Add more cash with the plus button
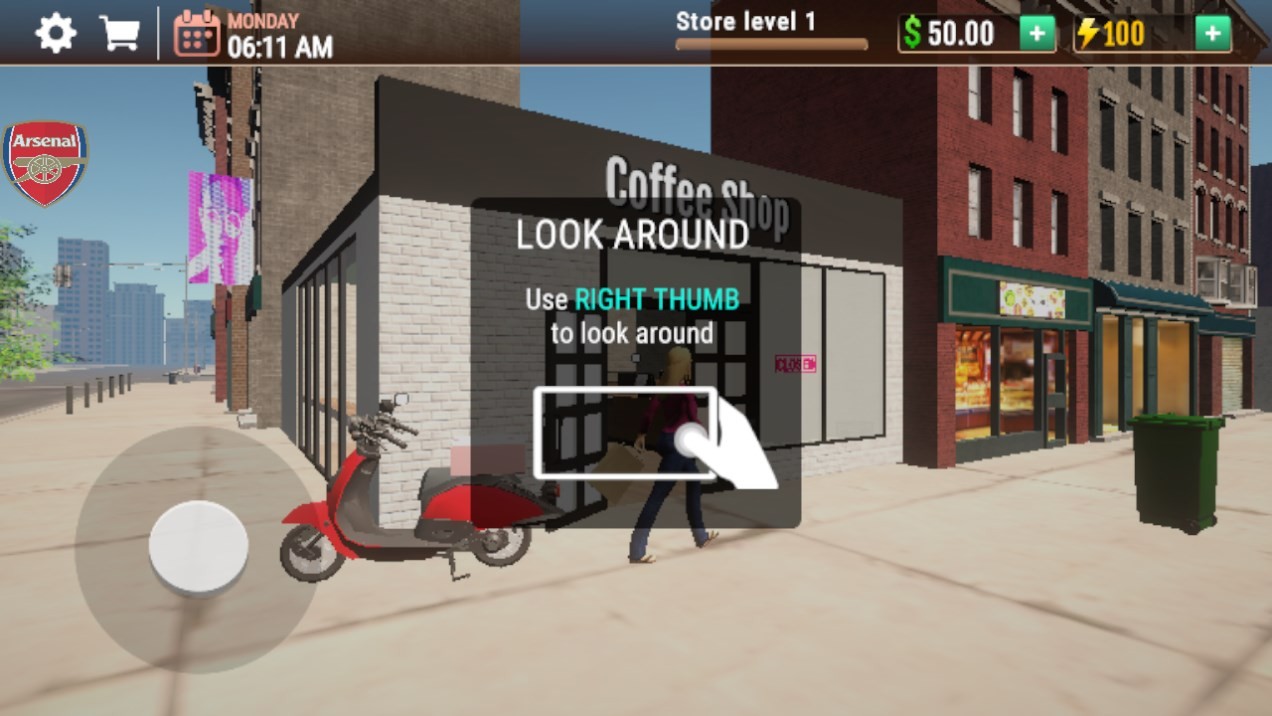The width and height of the screenshot is (1272, 716). click(x=1037, y=34)
